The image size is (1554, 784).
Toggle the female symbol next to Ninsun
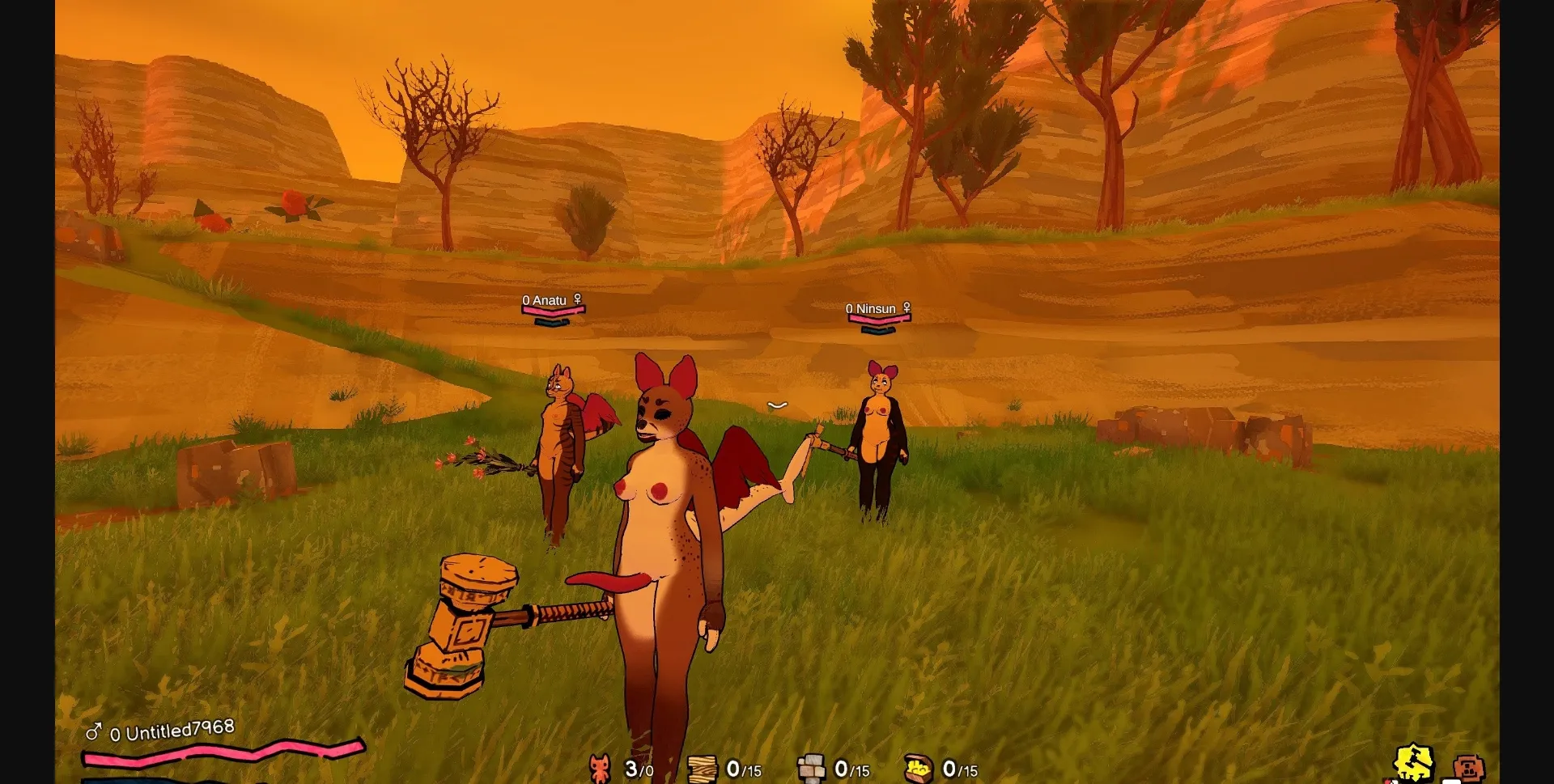pos(907,308)
